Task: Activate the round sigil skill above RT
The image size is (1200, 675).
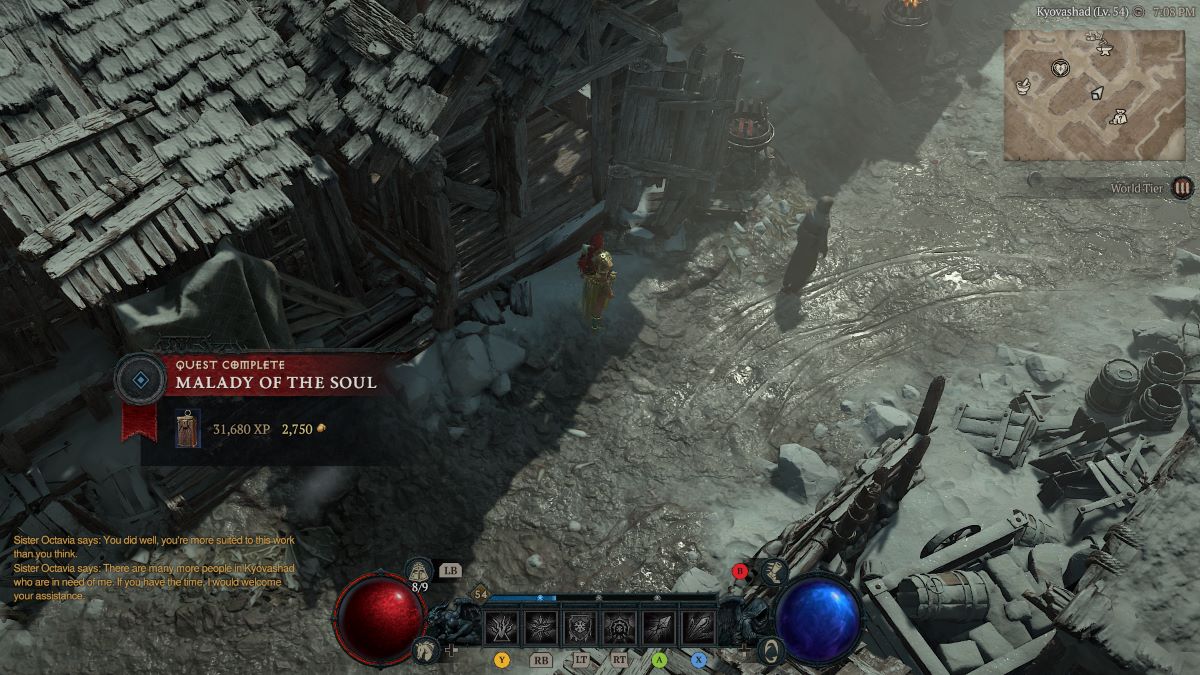Action: click(619, 628)
